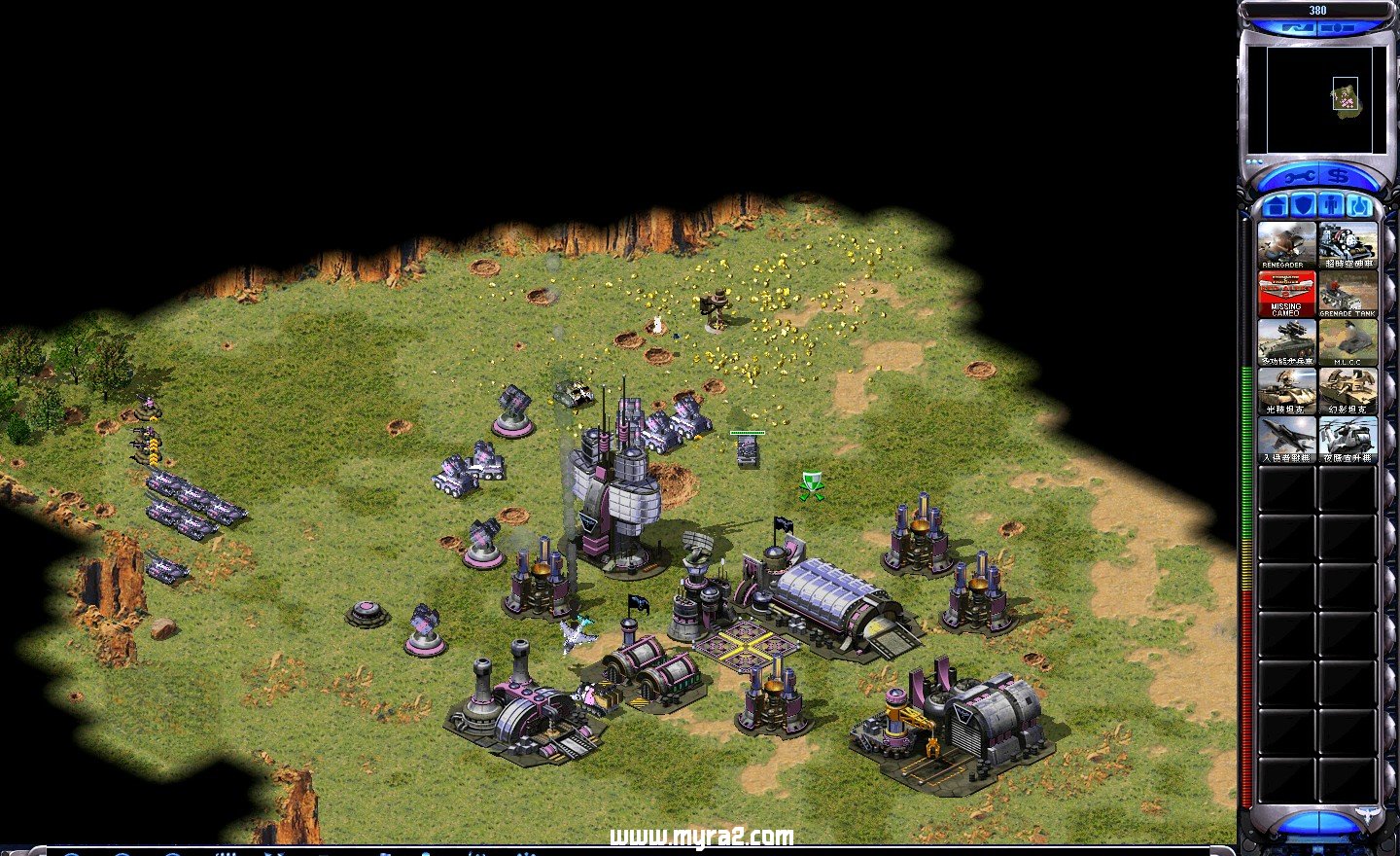Queue the Renegader unit cameo
Viewport: 1400px width, 856px height.
(1285, 244)
